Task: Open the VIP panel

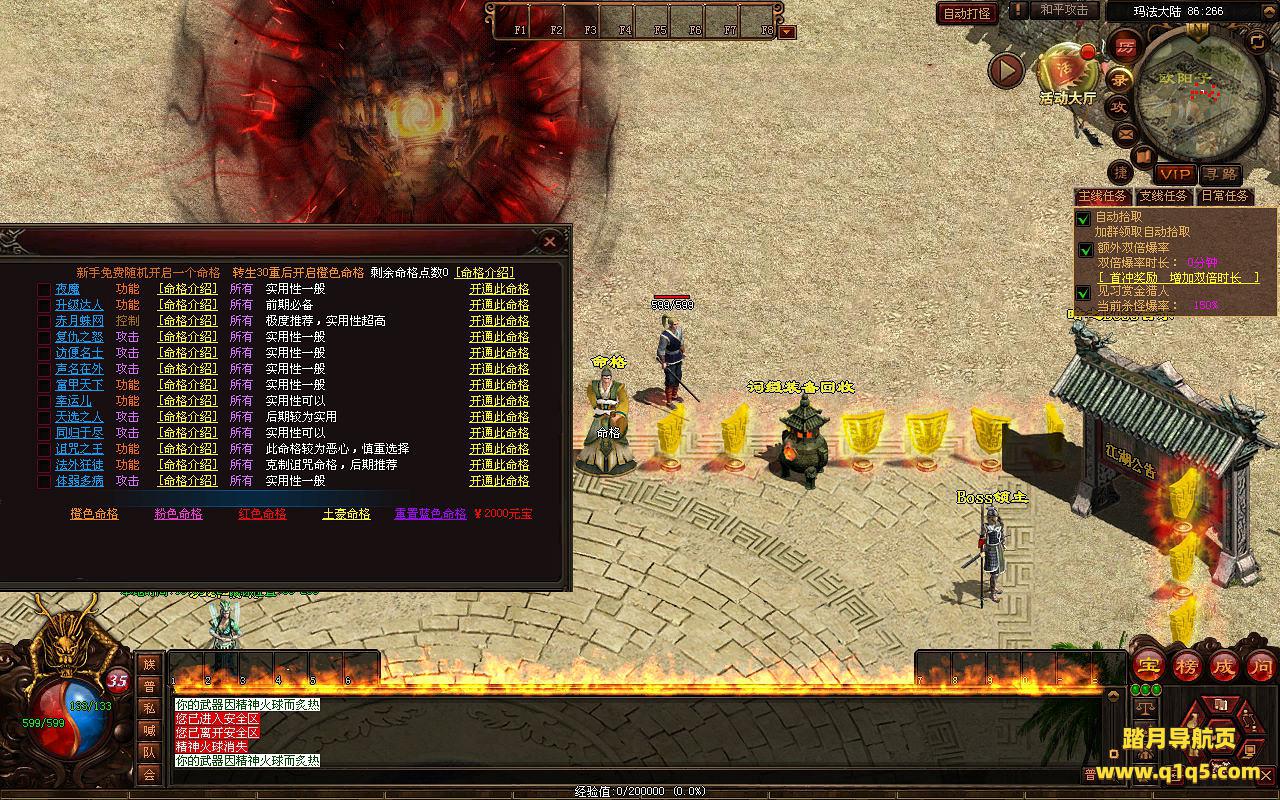Action: [1175, 175]
